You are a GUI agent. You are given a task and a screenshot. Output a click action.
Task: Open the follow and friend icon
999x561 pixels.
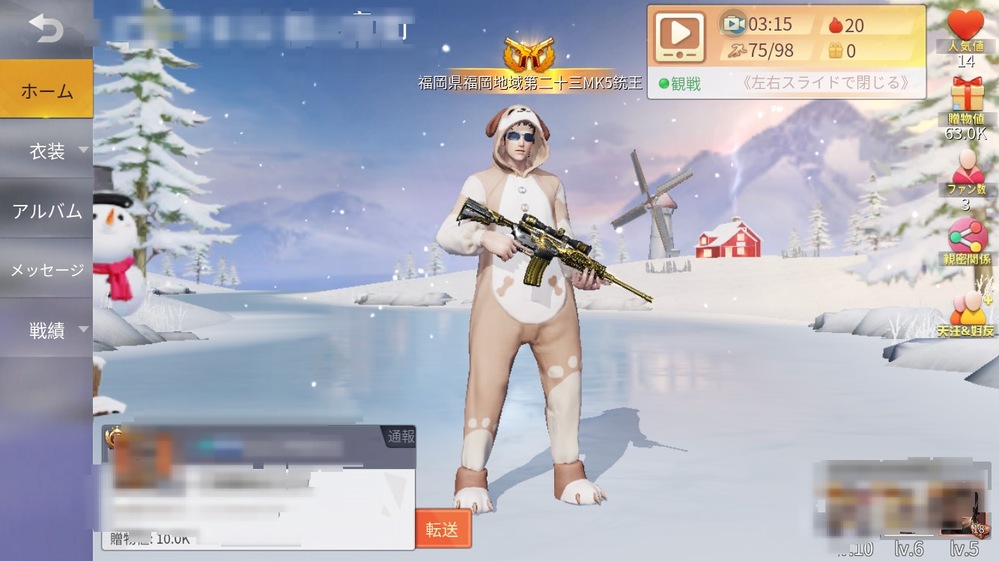point(966,310)
